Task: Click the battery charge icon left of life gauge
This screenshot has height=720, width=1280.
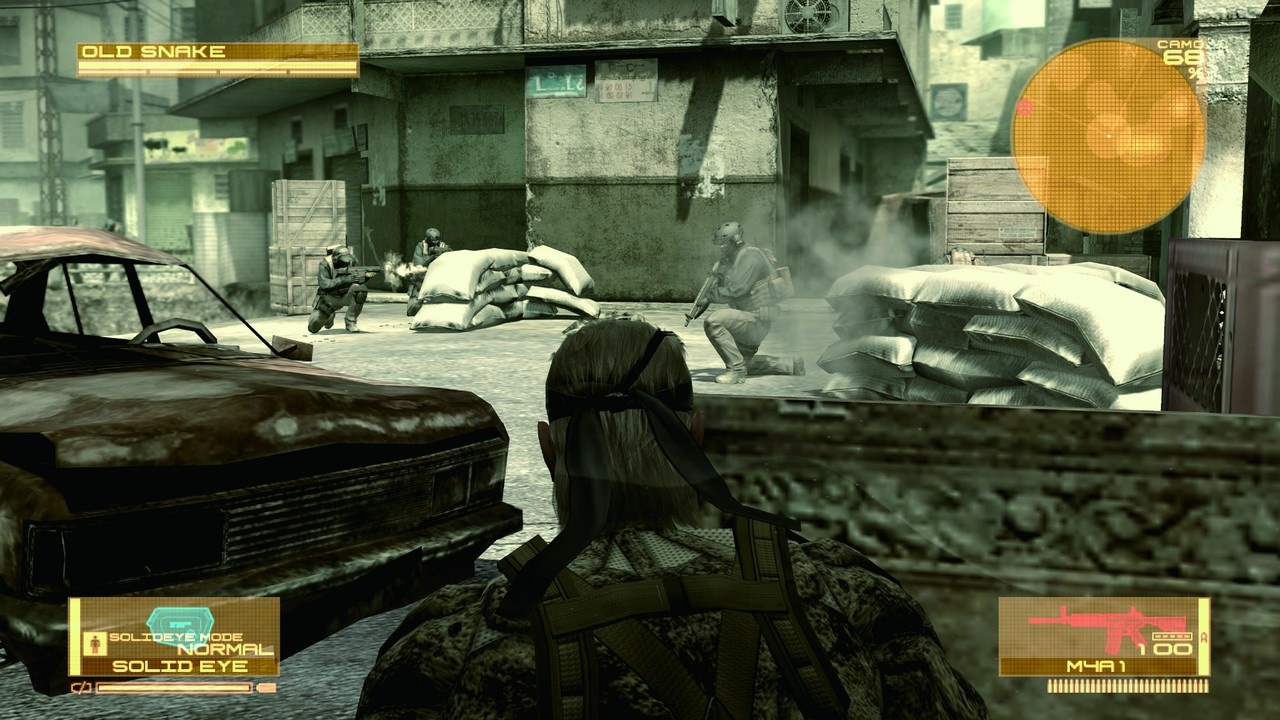Action: (x=81, y=687)
